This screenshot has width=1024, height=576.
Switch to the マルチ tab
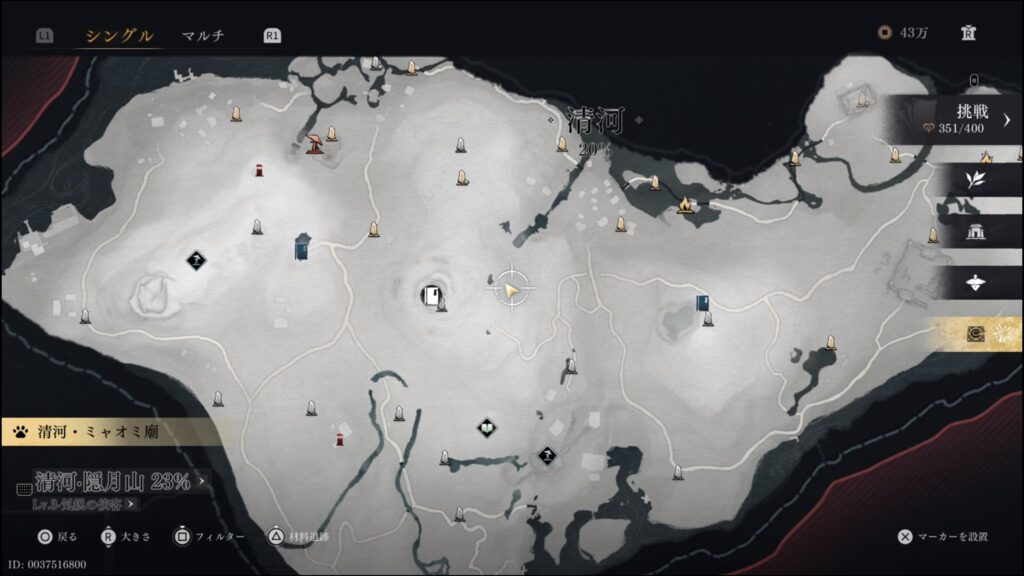point(203,36)
